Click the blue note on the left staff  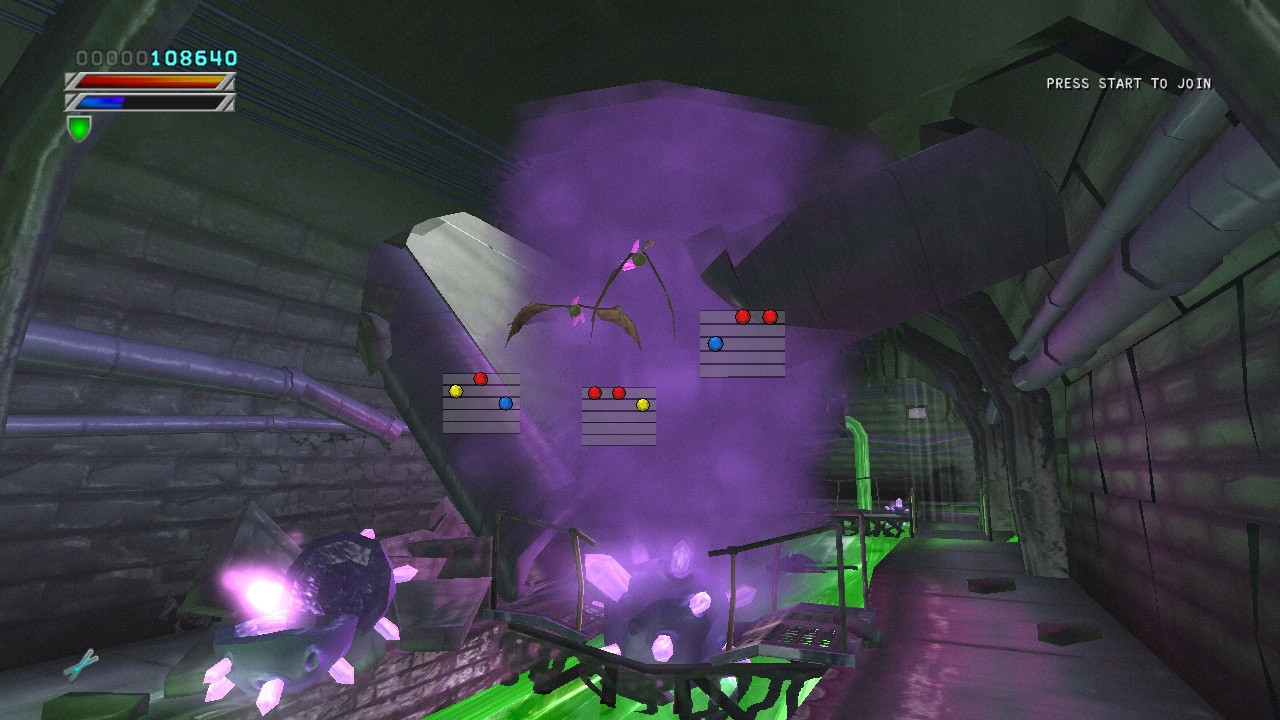pyautogui.click(x=505, y=403)
